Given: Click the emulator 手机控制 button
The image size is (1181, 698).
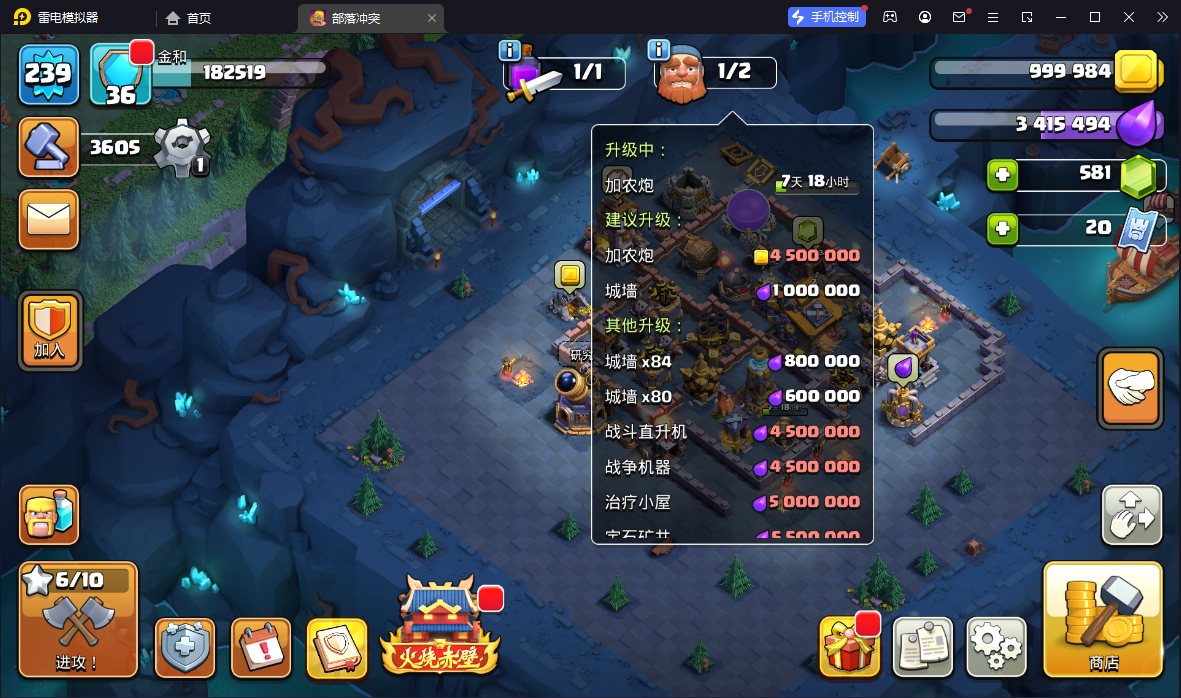Looking at the screenshot, I should tap(825, 17).
